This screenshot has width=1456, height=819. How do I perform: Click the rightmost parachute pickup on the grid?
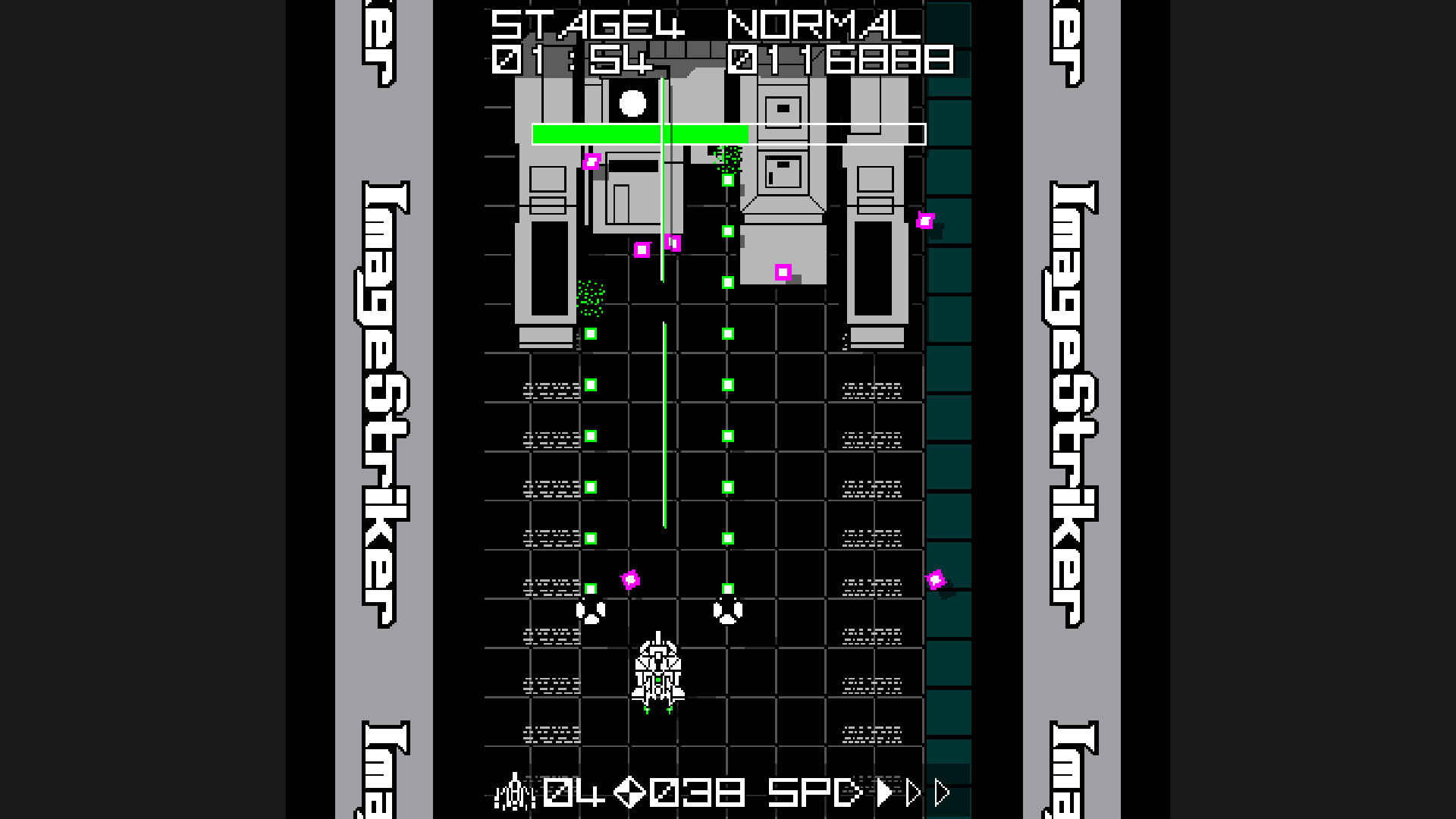pyautogui.click(x=726, y=610)
